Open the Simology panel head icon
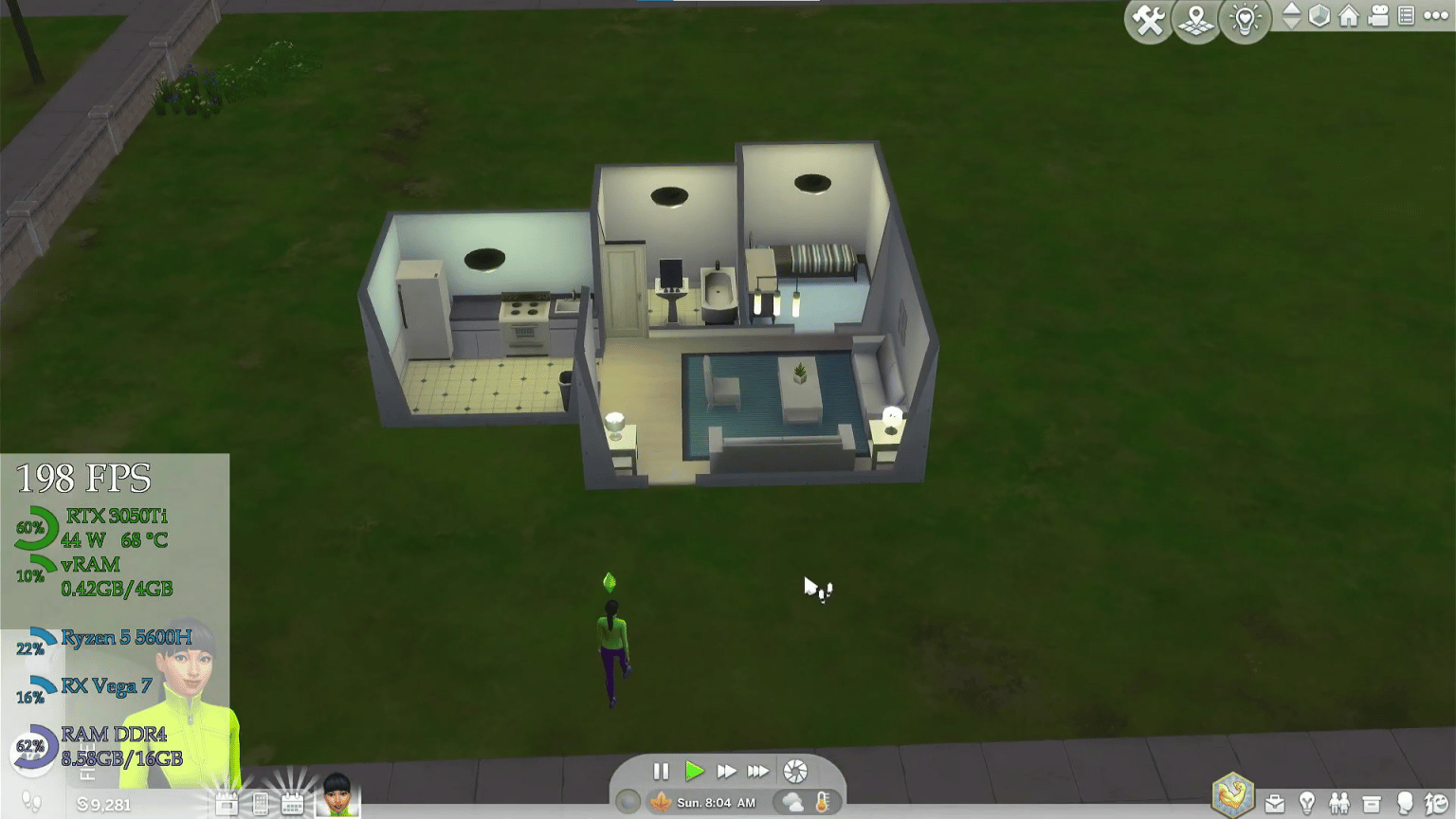This screenshot has width=1456, height=819. [x=1405, y=804]
